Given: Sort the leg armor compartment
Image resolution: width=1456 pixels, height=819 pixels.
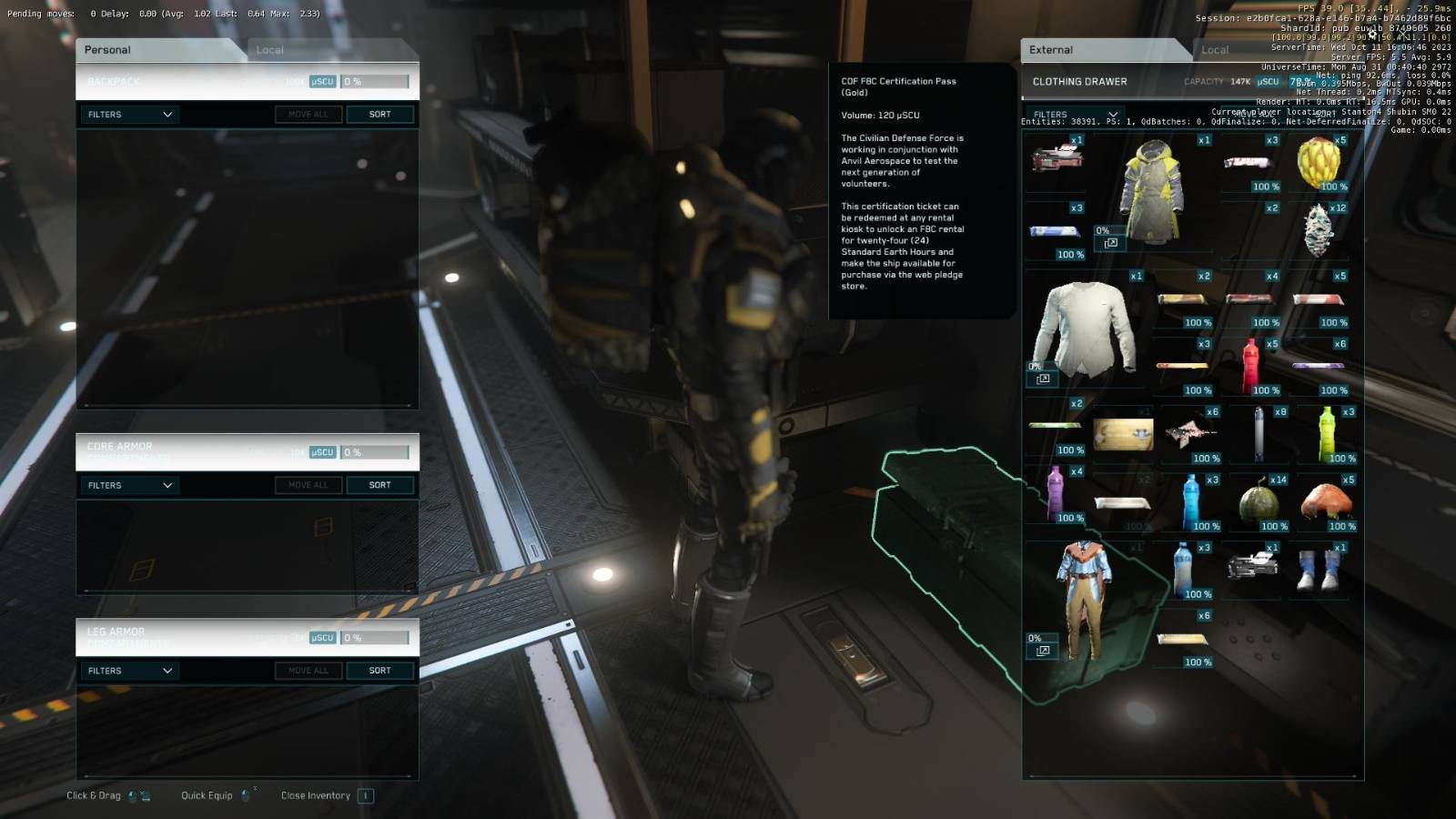Looking at the screenshot, I should click(379, 671).
